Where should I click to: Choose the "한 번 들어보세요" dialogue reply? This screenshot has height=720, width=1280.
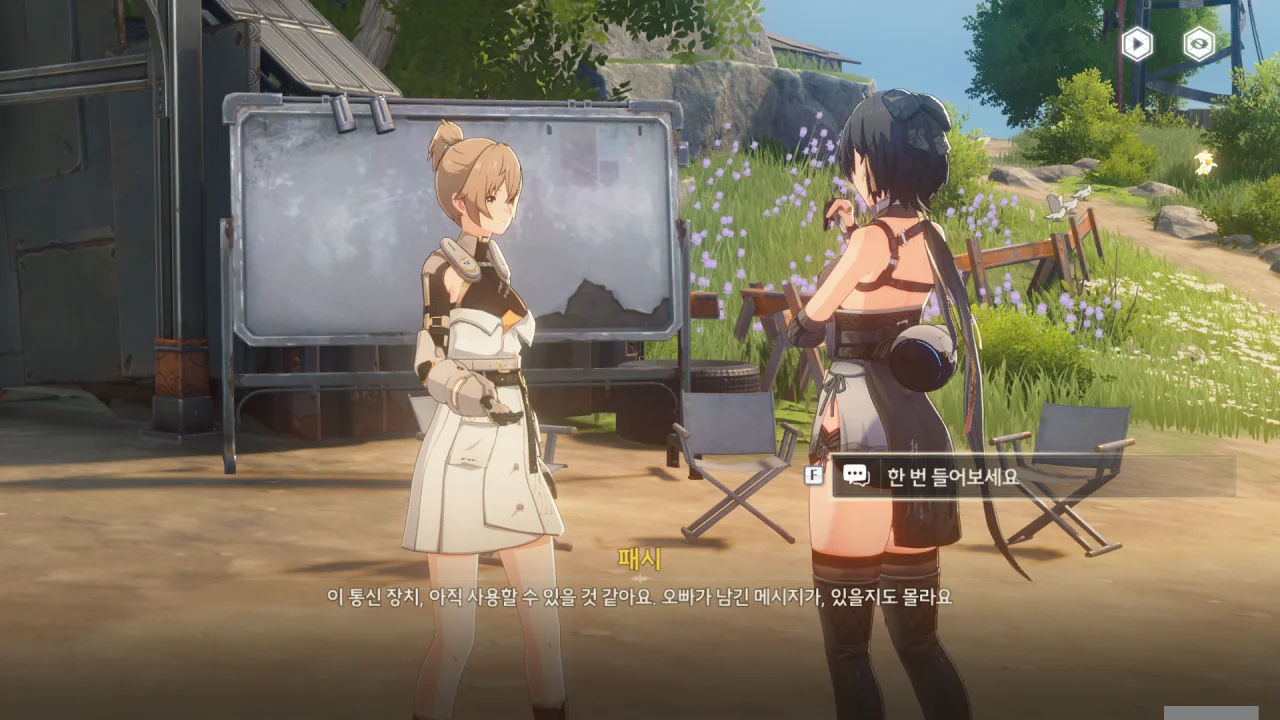click(x=1030, y=476)
